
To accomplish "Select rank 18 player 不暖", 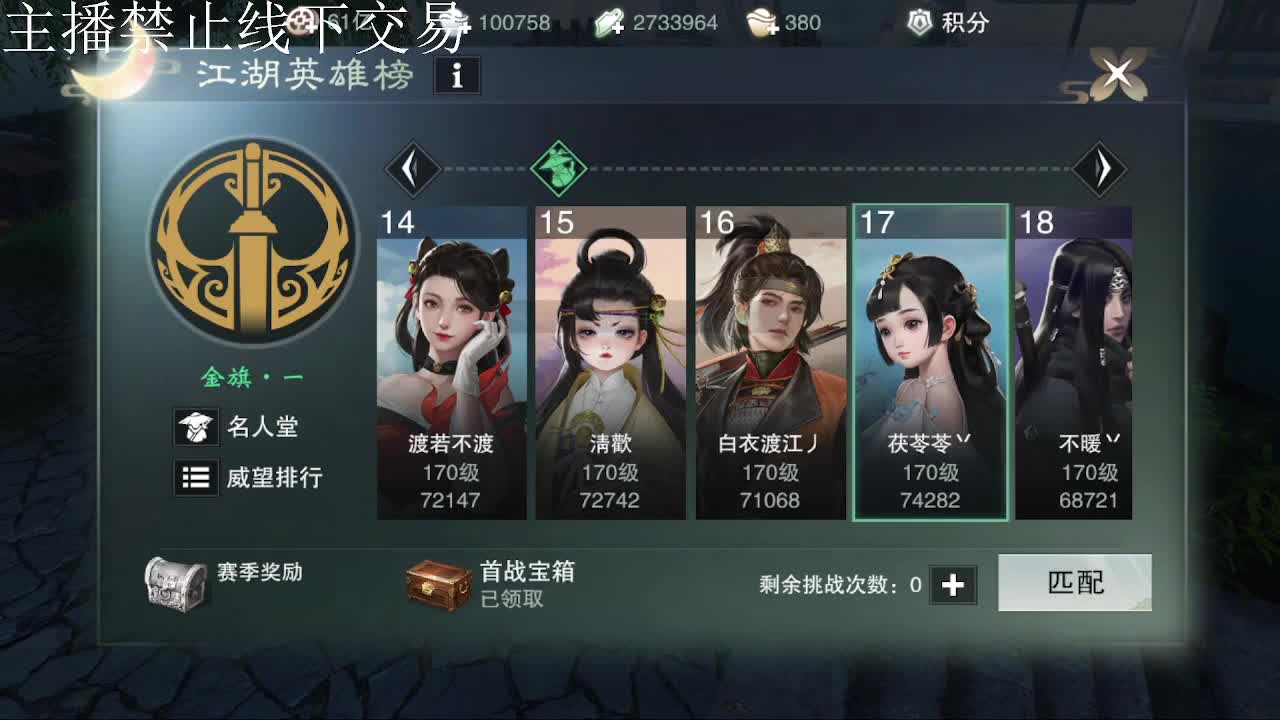I will (1075, 360).
